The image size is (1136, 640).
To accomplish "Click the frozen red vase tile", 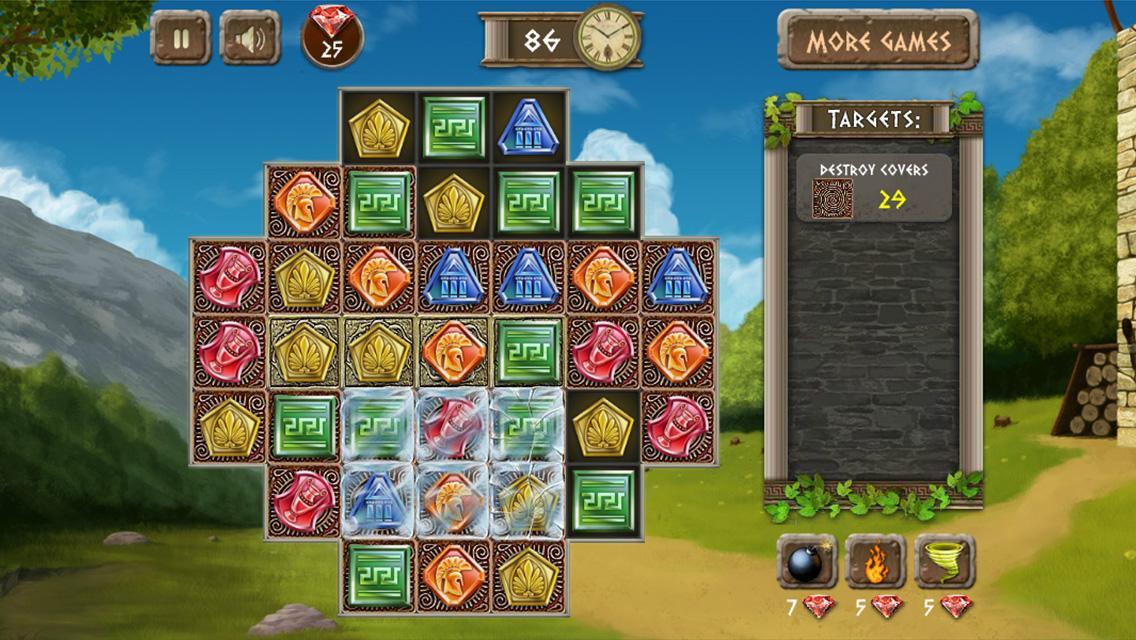I will point(453,425).
